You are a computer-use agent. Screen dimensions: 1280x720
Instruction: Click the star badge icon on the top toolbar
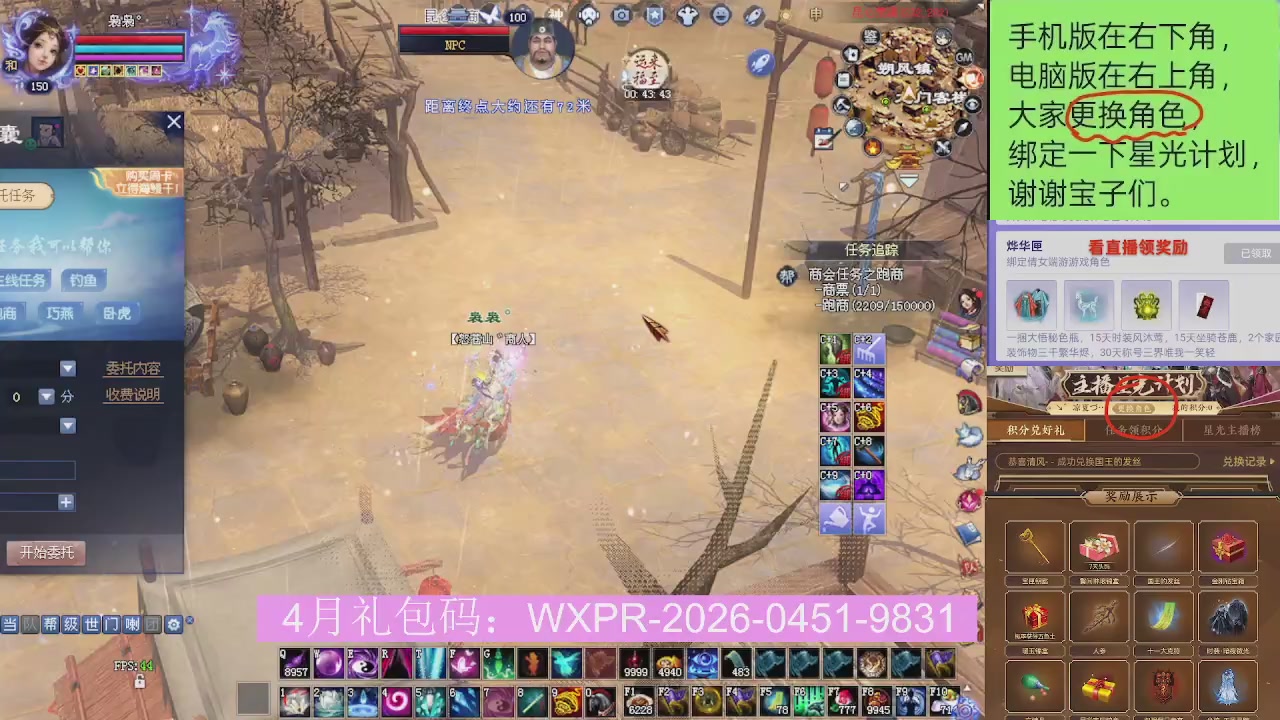click(x=656, y=15)
